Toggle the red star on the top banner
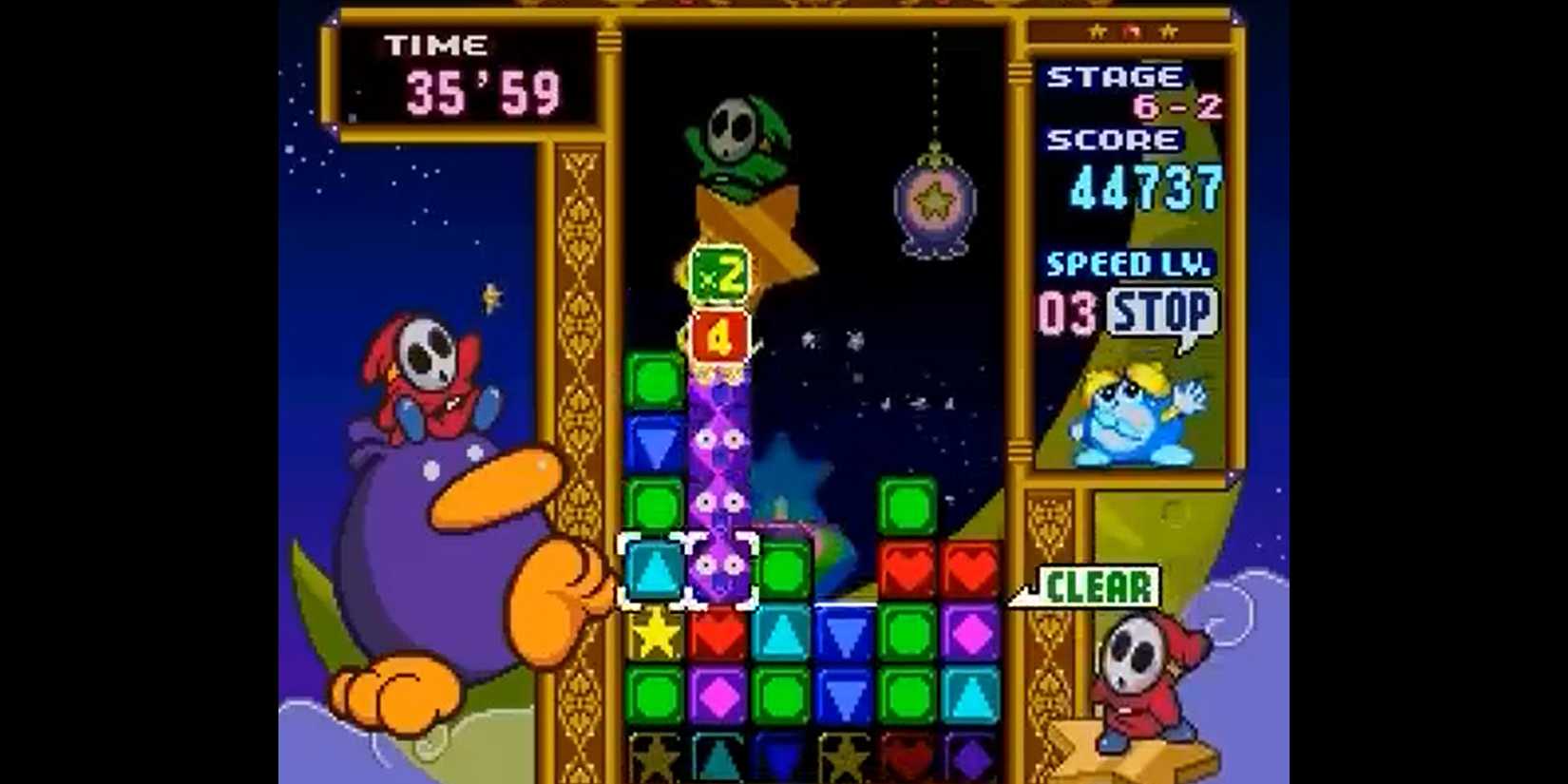Viewport: 1568px width, 784px height. (1132, 30)
